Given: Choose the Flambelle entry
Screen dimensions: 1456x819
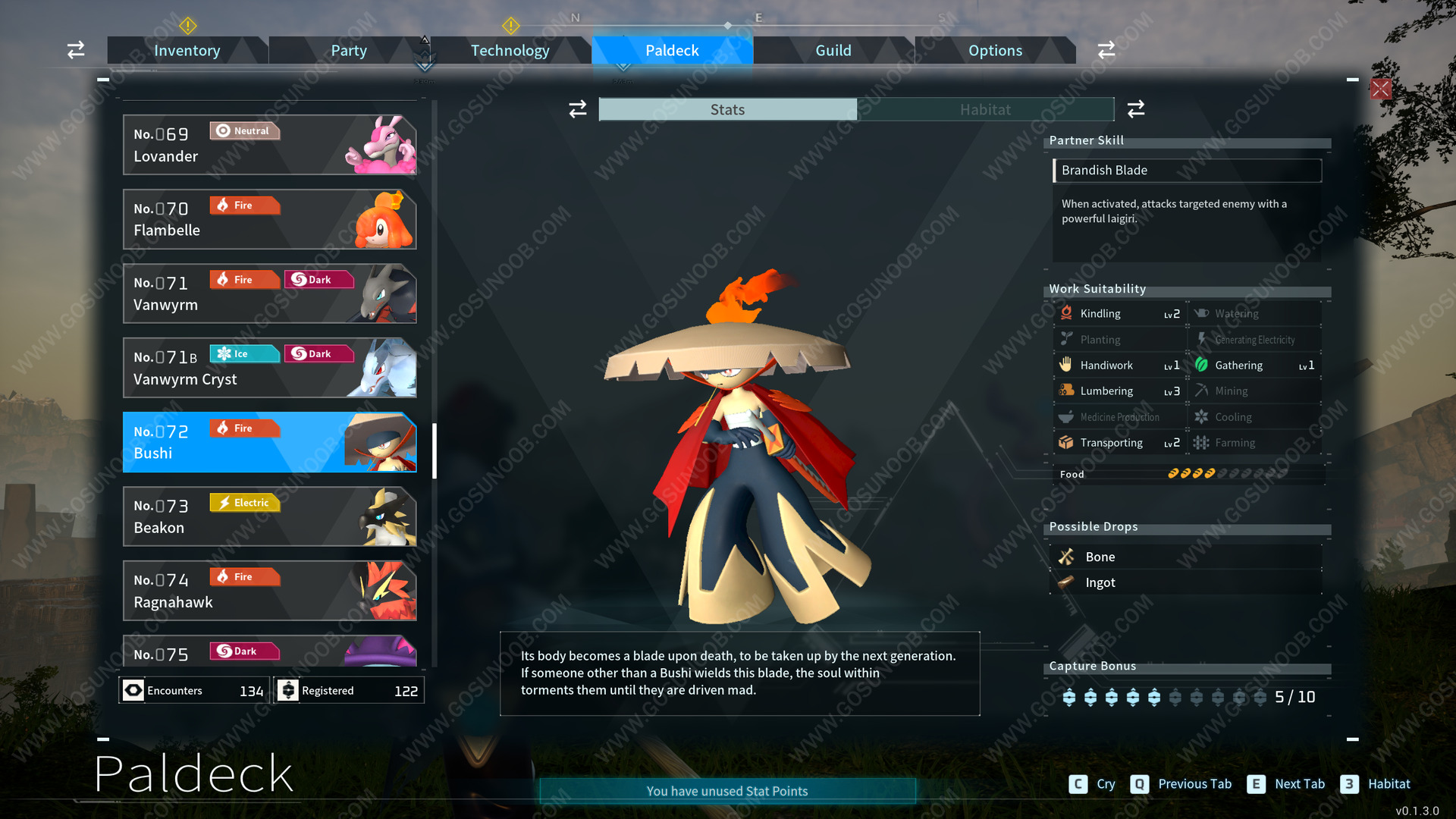Looking at the screenshot, I should pos(269,219).
